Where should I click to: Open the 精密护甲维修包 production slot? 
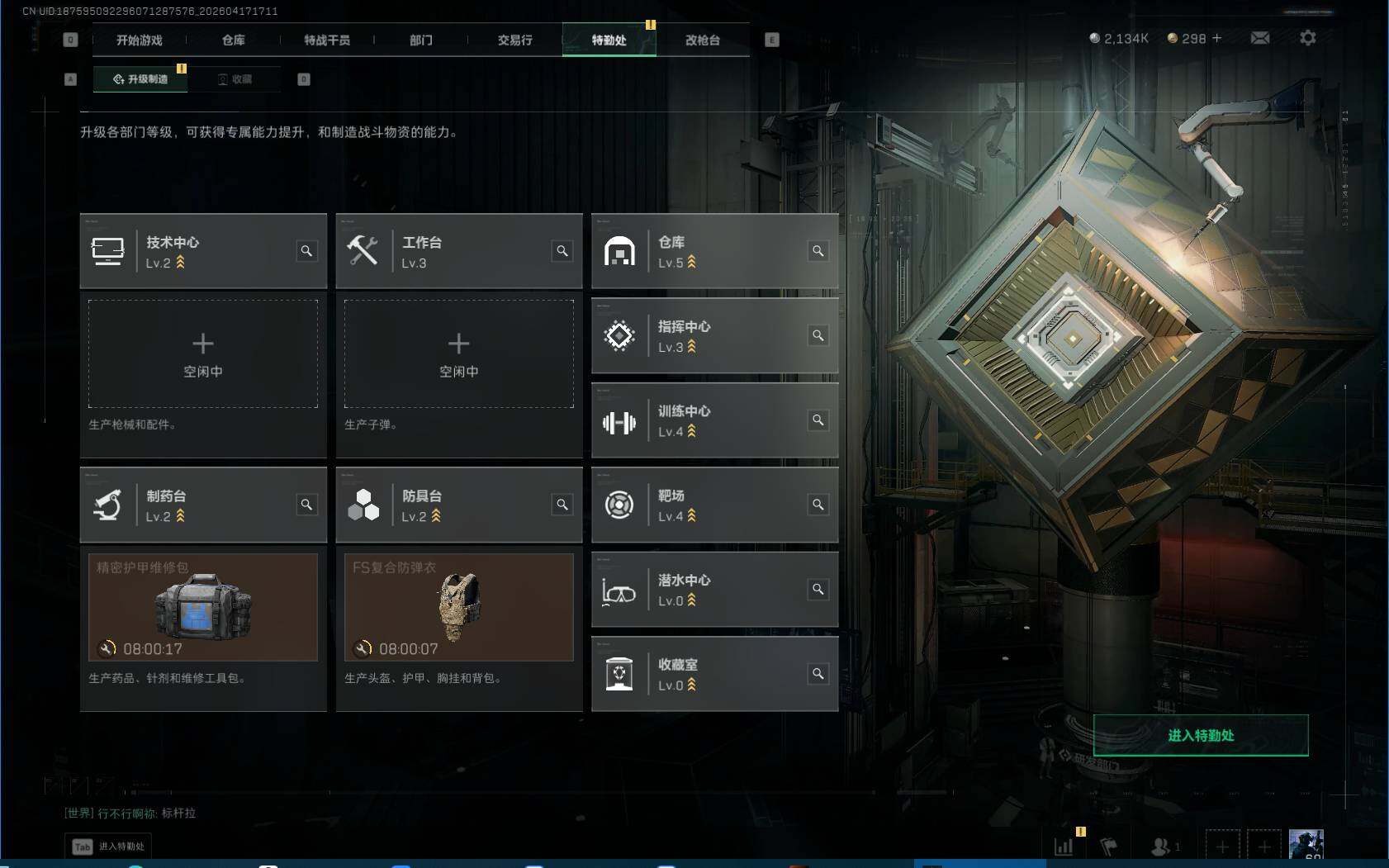203,607
